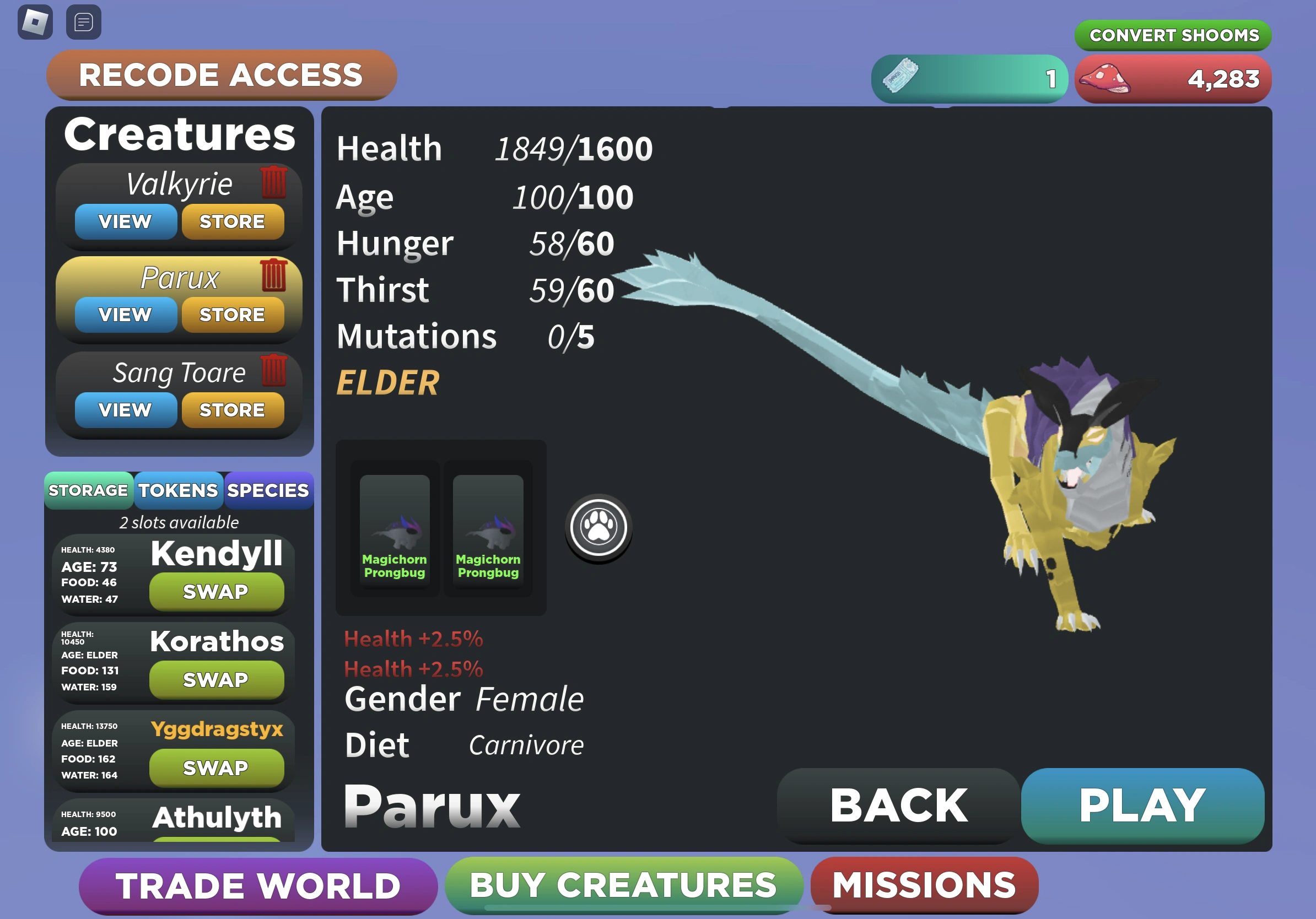This screenshot has width=1316, height=919.
Task: Click the RECODE ACCESS banner
Action: [220, 75]
